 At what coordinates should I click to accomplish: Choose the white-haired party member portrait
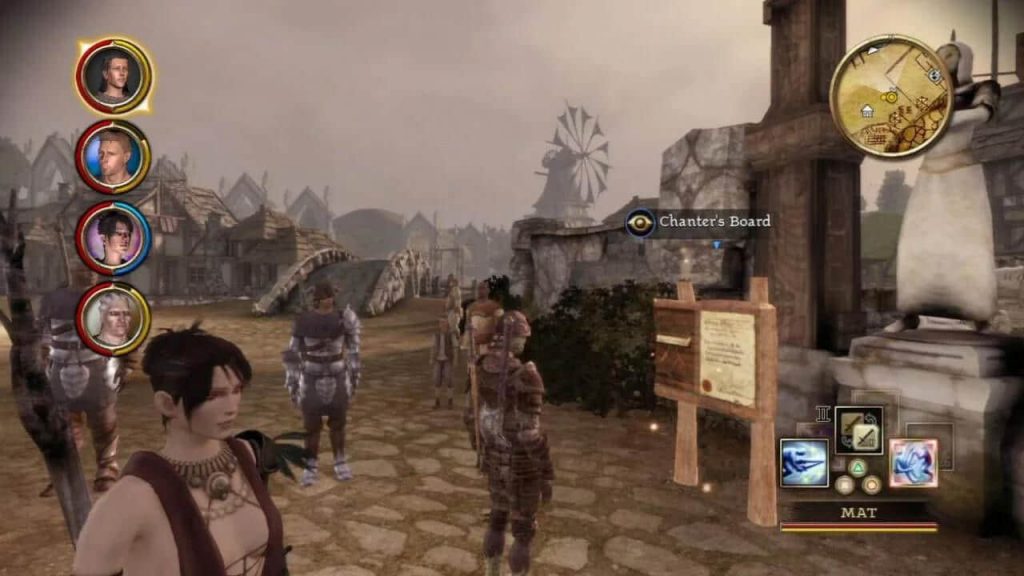point(113,318)
